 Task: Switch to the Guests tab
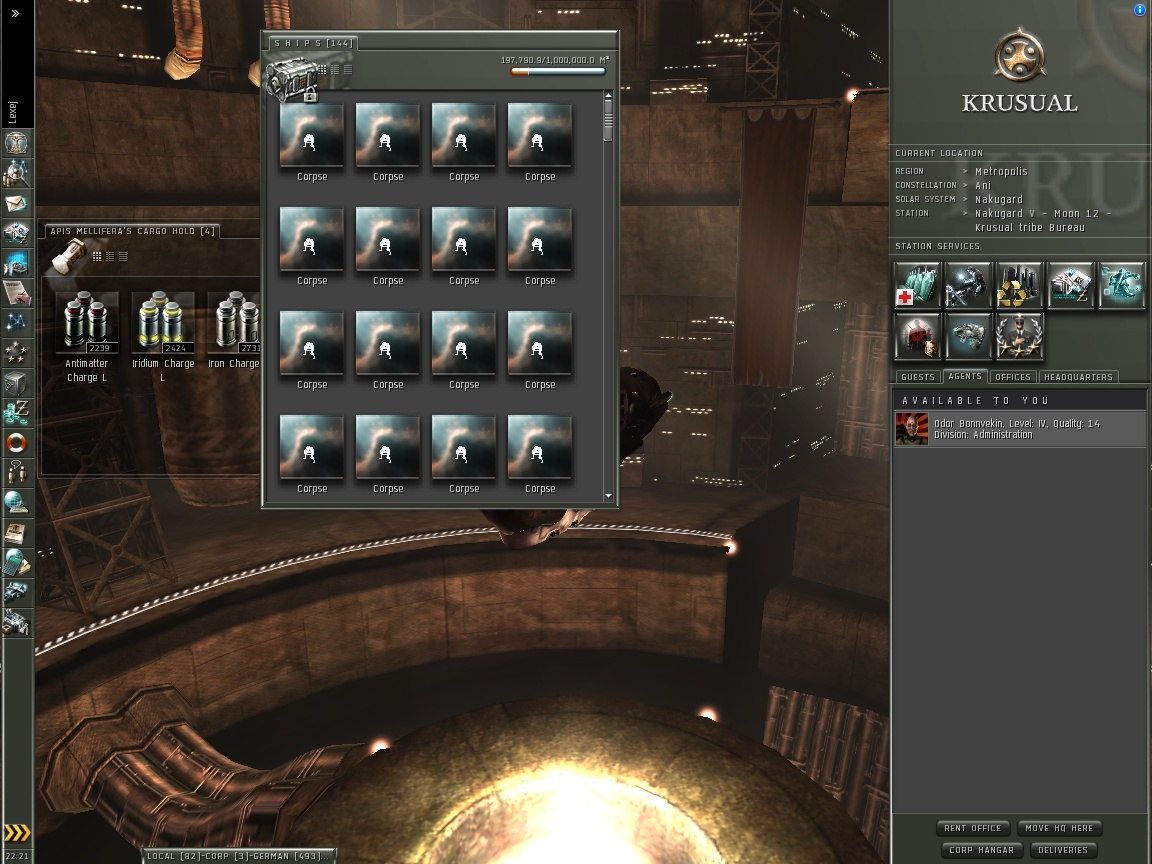click(x=917, y=377)
